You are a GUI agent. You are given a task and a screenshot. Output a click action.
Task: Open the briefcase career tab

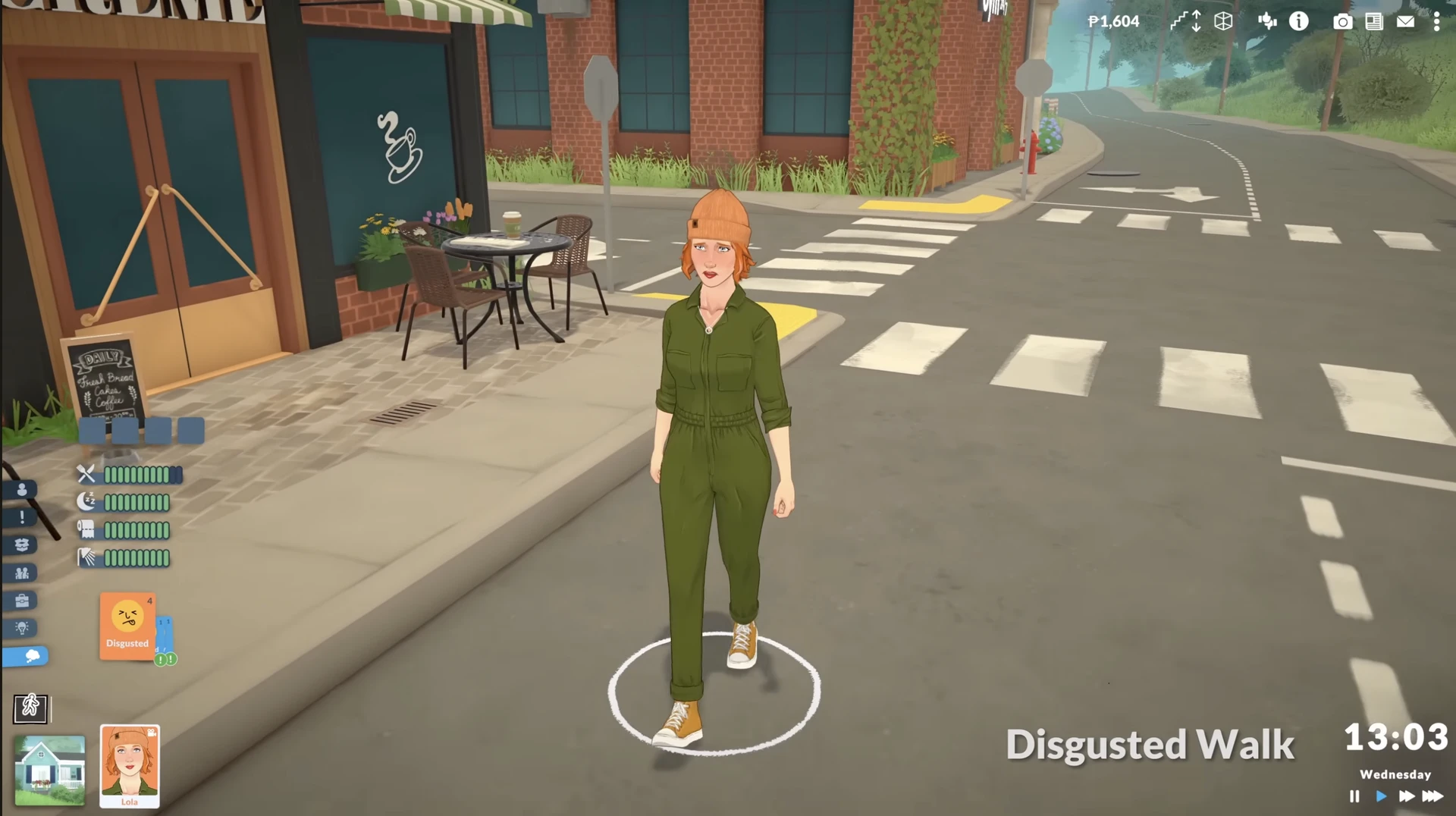pyautogui.click(x=22, y=601)
